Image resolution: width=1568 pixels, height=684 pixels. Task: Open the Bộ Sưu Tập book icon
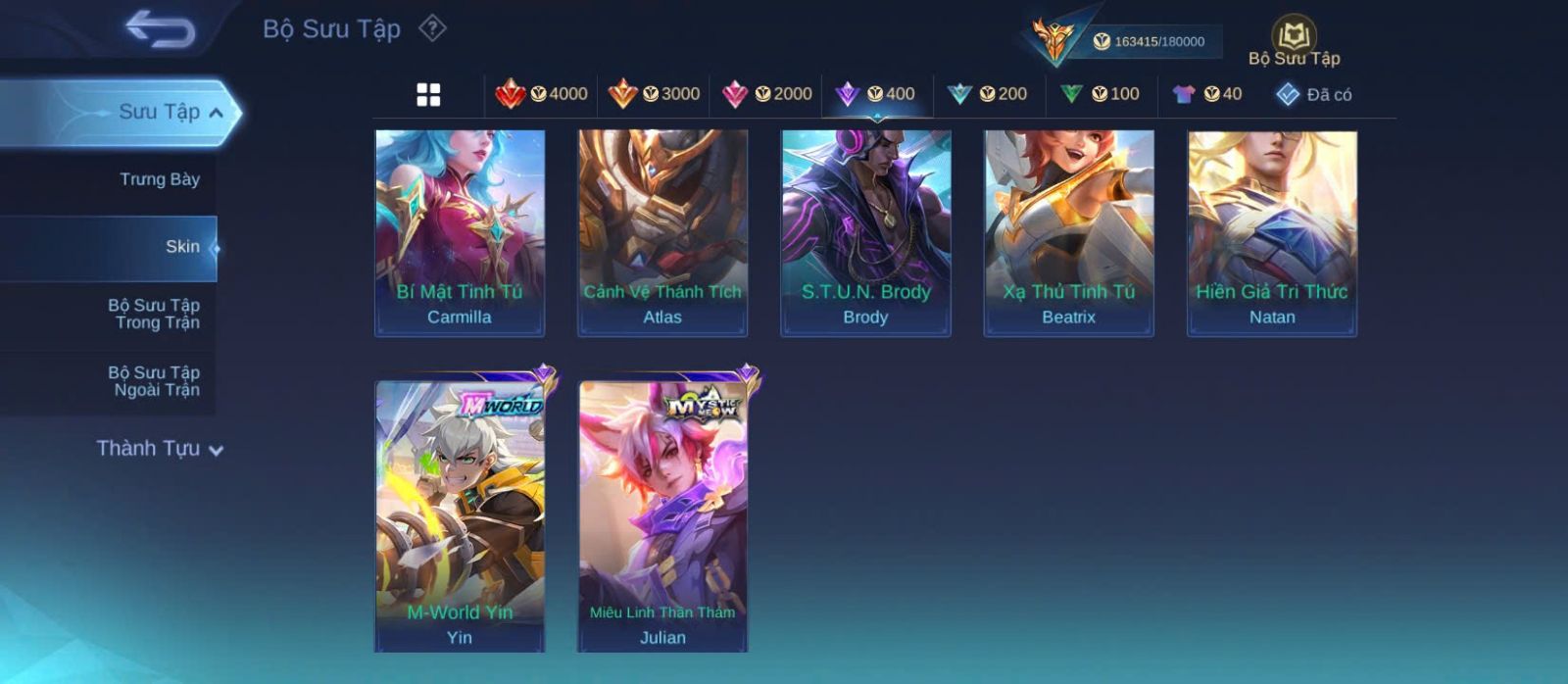(1294, 37)
